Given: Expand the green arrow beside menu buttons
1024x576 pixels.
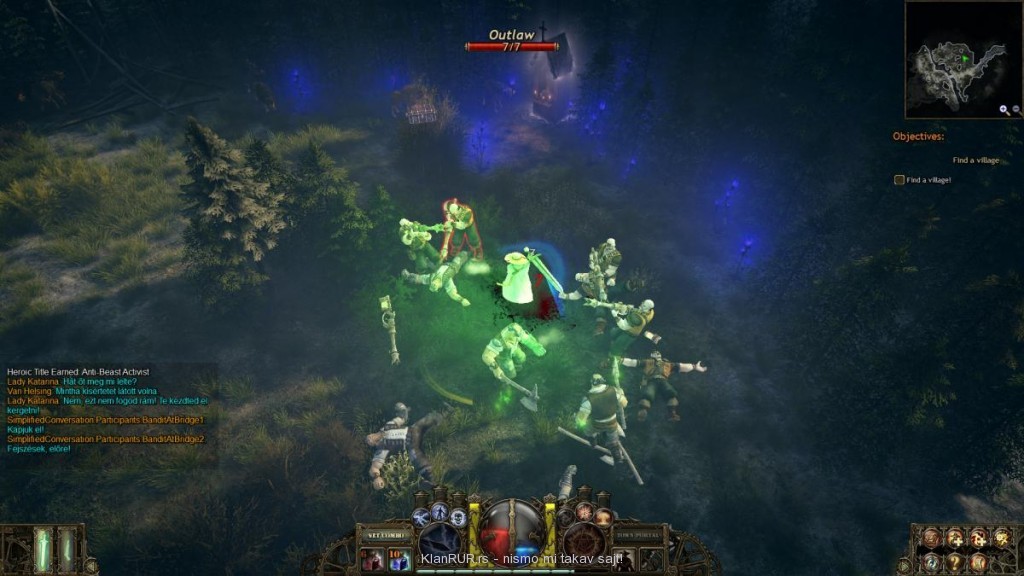Looking at the screenshot, I should [x=904, y=566].
